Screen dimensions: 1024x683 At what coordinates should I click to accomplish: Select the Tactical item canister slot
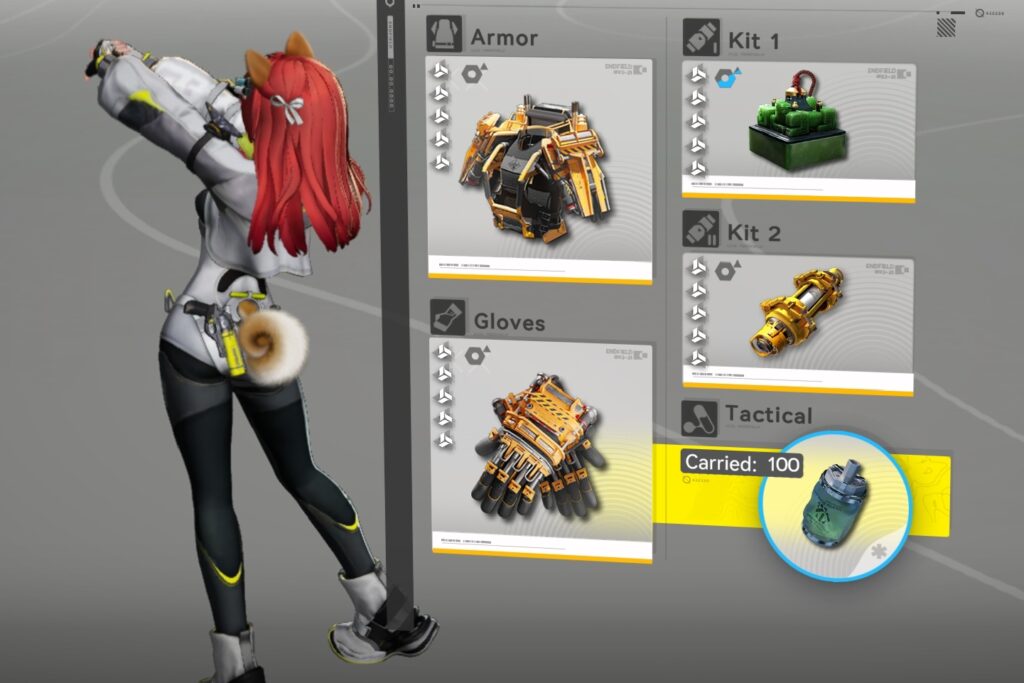(835, 506)
